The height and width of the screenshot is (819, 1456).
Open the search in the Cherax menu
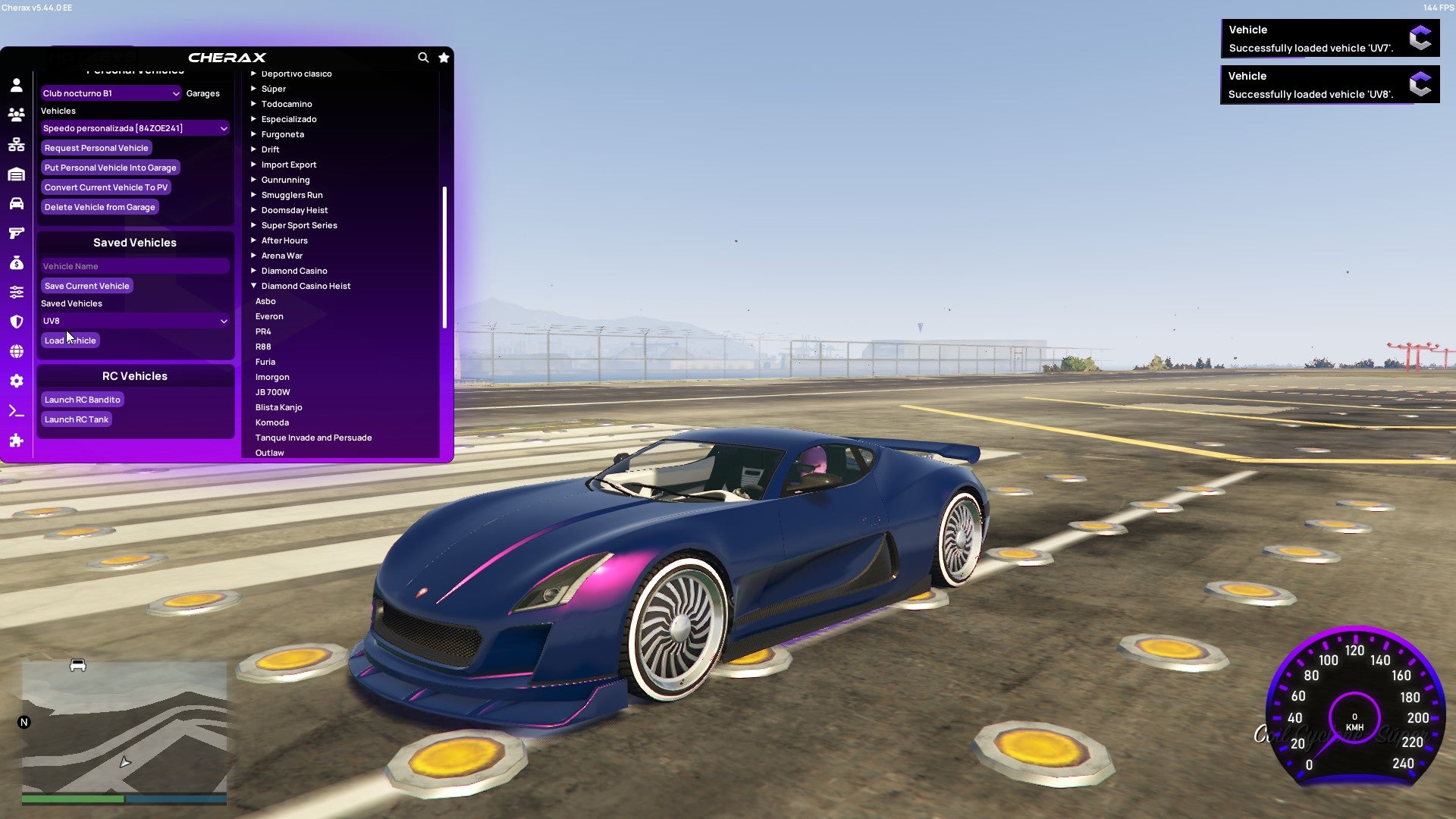click(423, 58)
